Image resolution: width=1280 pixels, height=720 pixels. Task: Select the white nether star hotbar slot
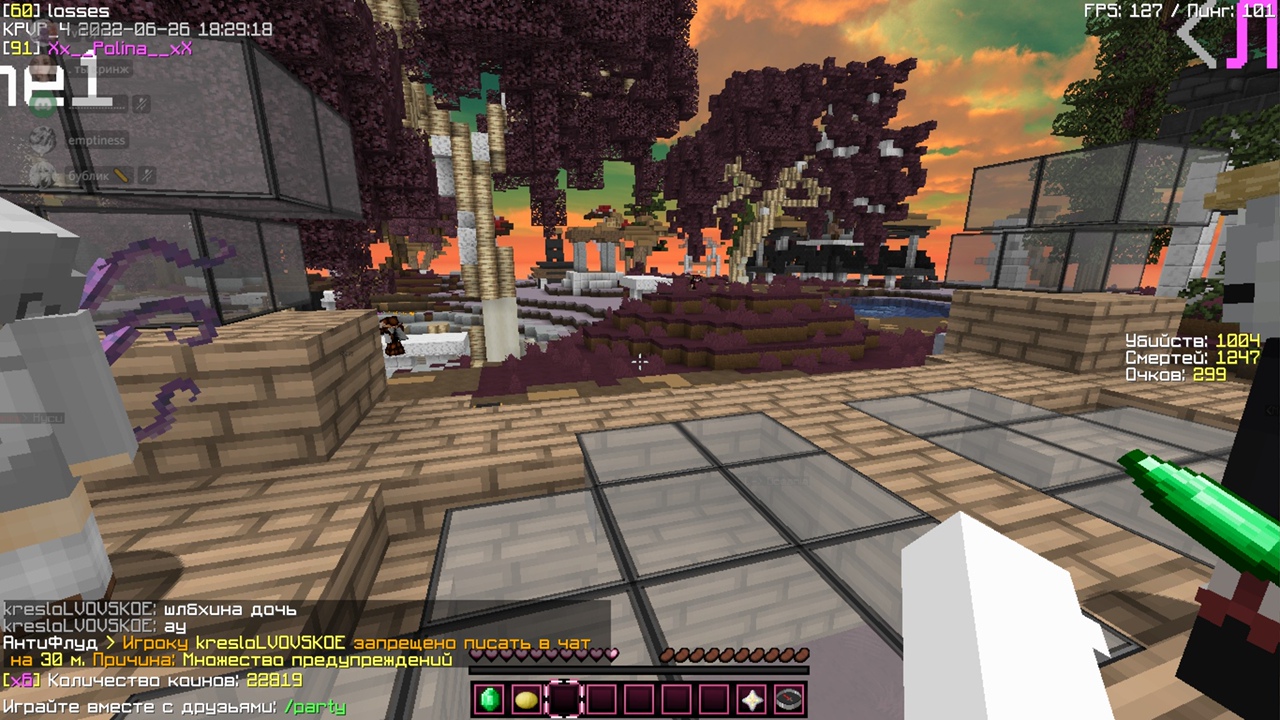click(x=752, y=699)
